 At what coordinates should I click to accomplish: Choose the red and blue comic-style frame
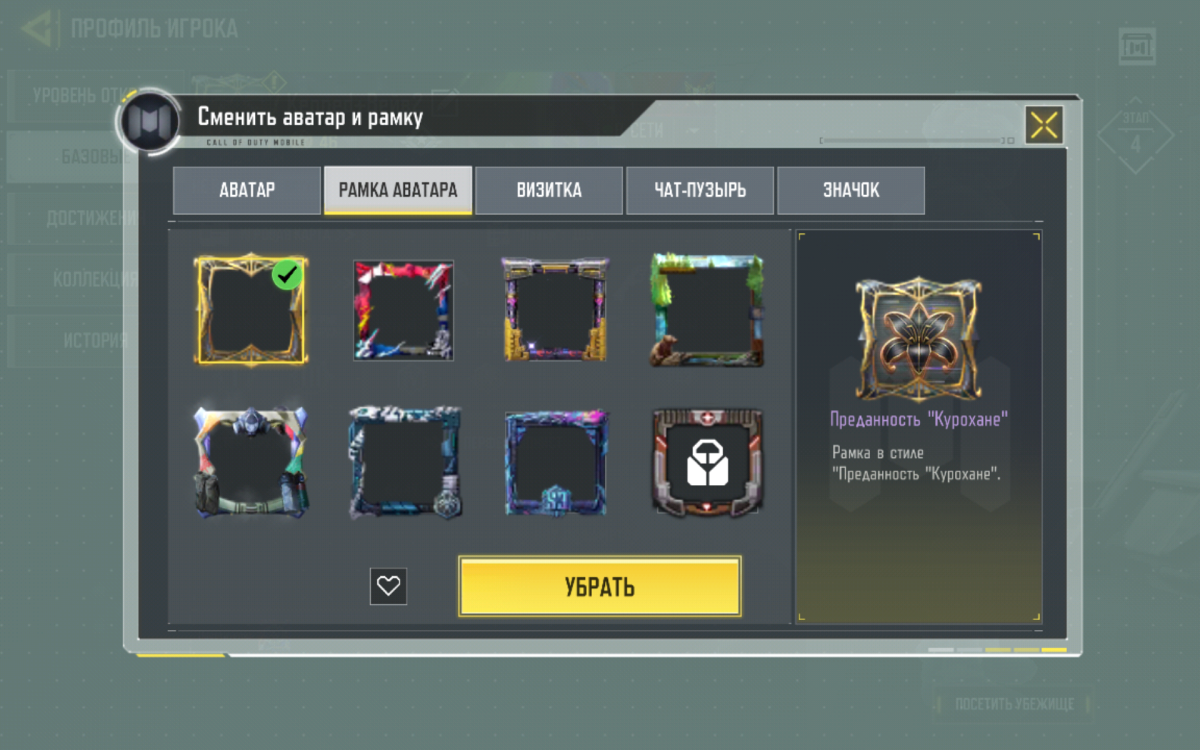coord(403,310)
